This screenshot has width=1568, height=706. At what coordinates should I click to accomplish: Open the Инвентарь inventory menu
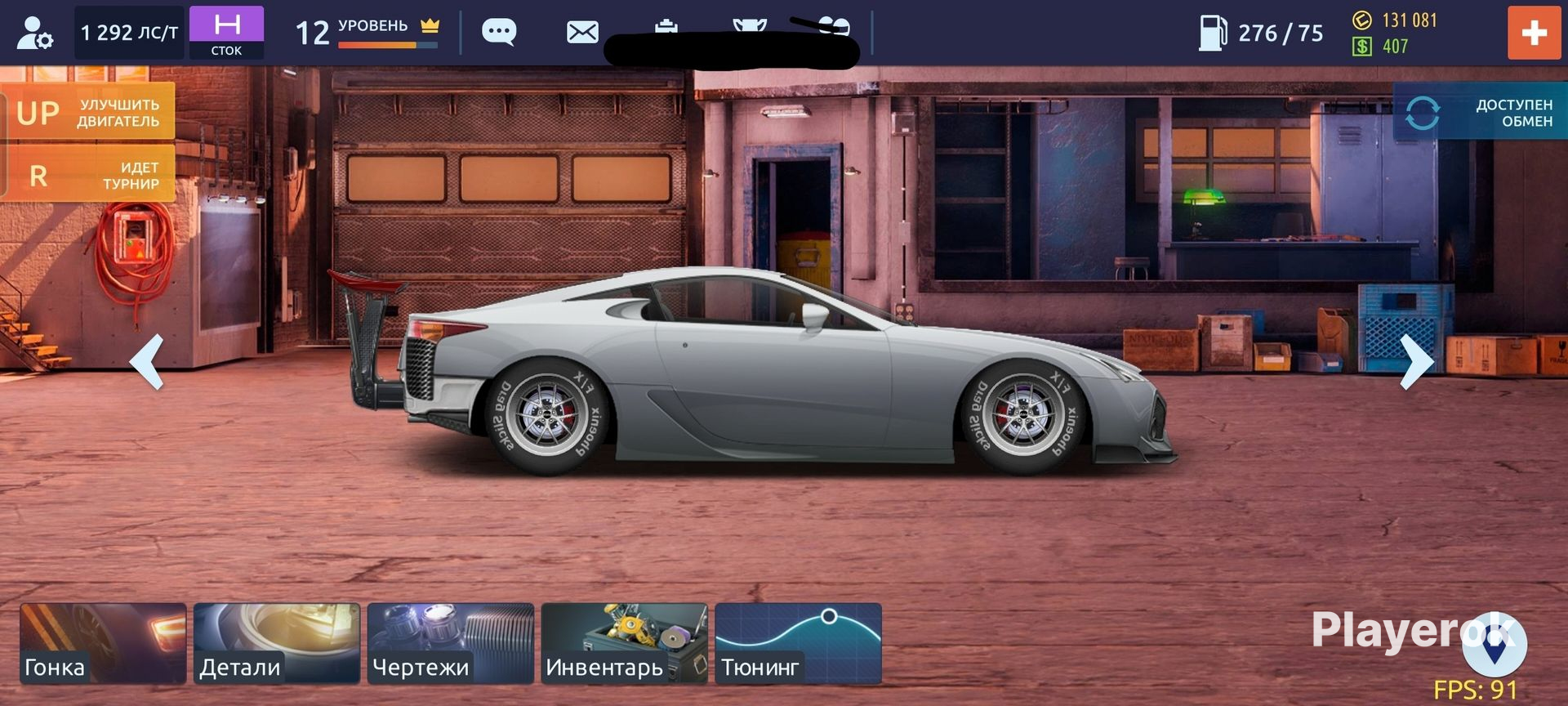click(625, 643)
